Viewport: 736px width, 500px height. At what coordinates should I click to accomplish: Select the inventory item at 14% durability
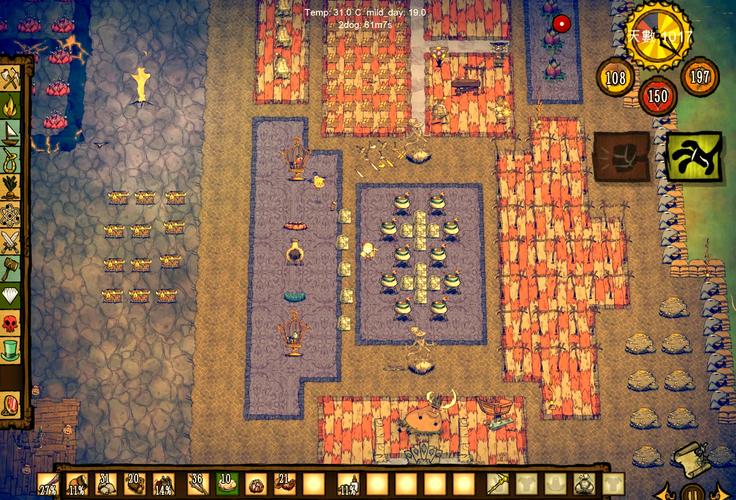tap(165, 486)
